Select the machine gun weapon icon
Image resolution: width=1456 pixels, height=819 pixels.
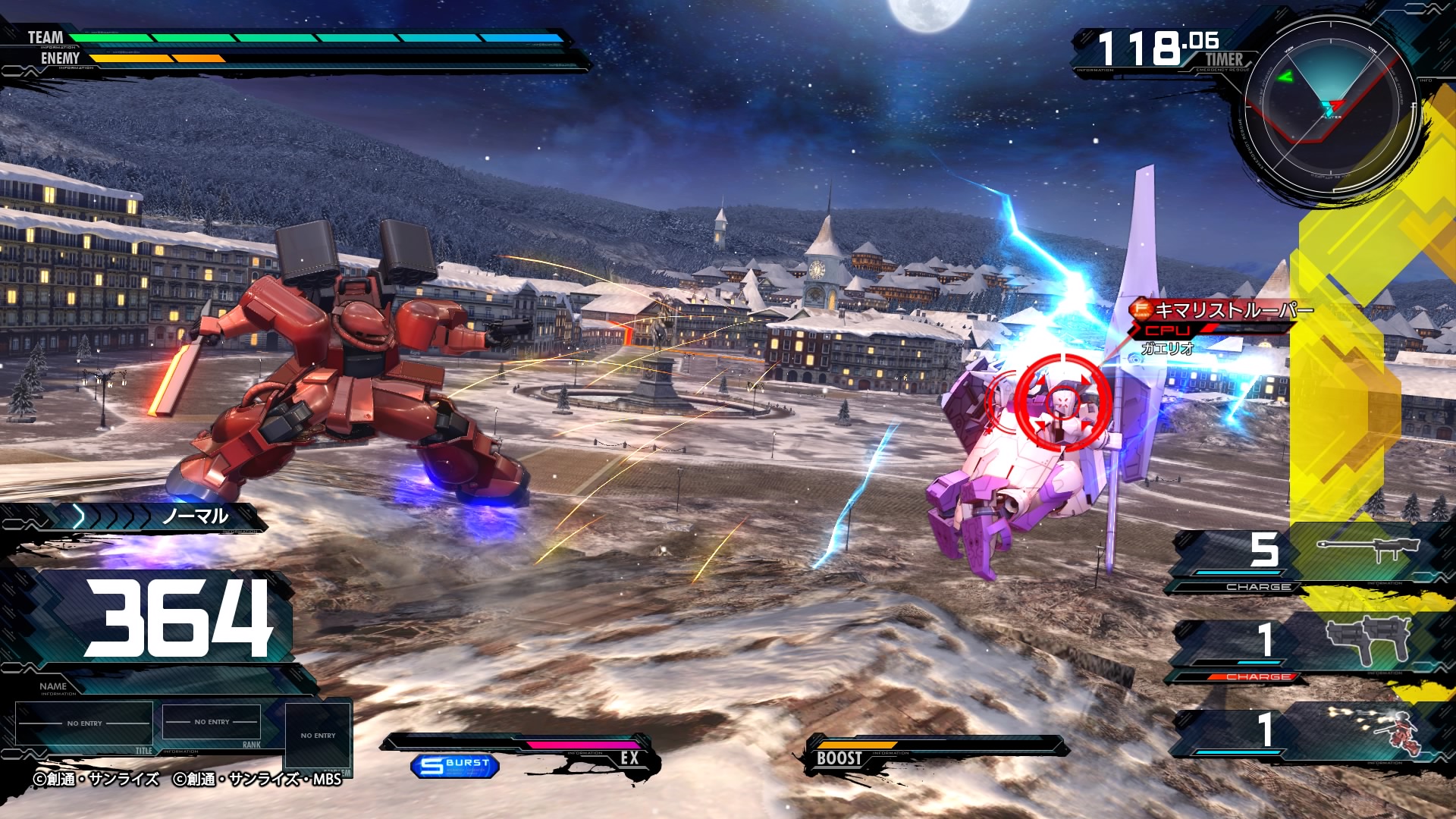point(1367,639)
